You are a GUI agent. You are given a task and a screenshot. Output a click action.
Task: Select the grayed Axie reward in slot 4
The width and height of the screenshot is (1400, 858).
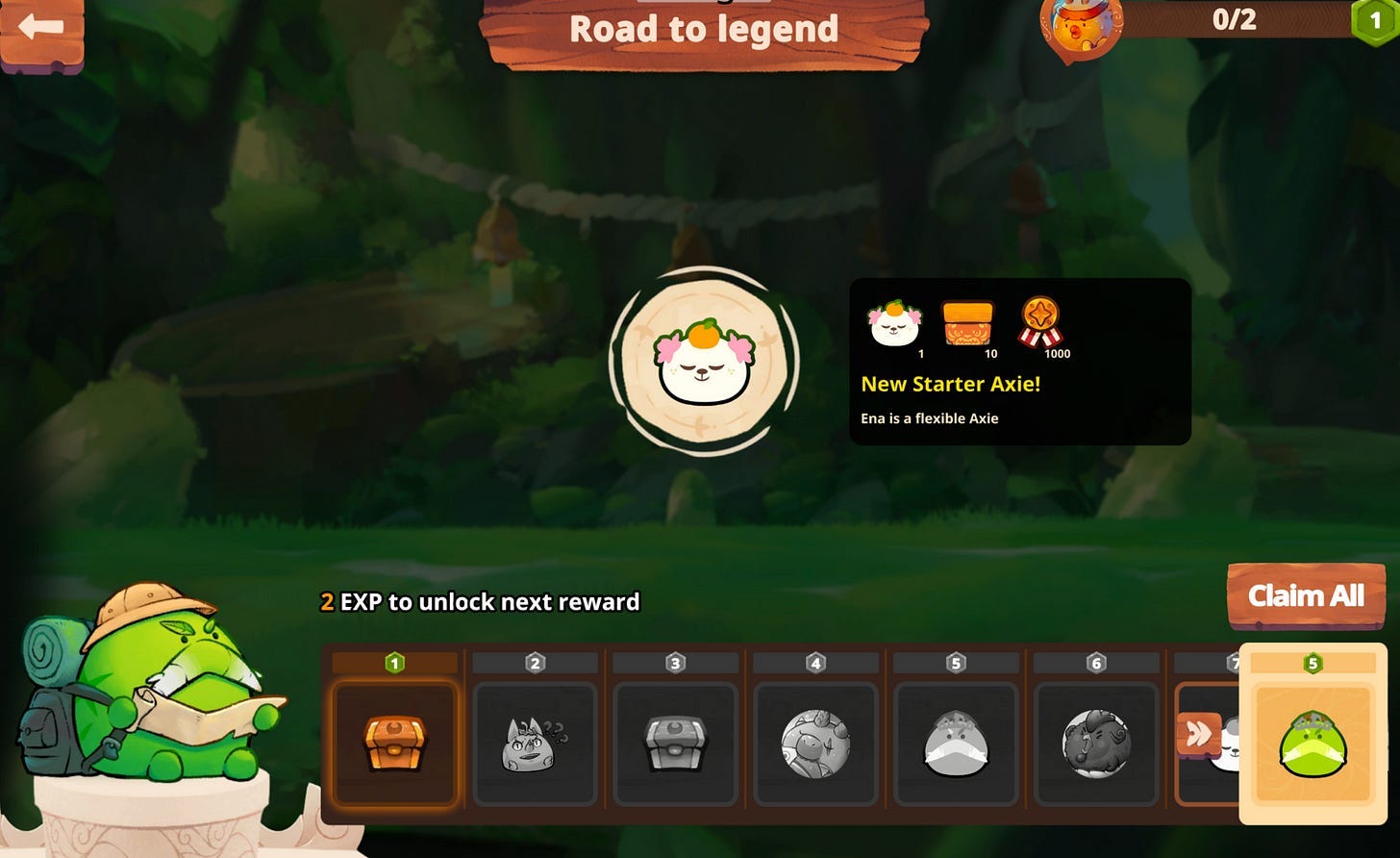pyautogui.click(x=815, y=744)
